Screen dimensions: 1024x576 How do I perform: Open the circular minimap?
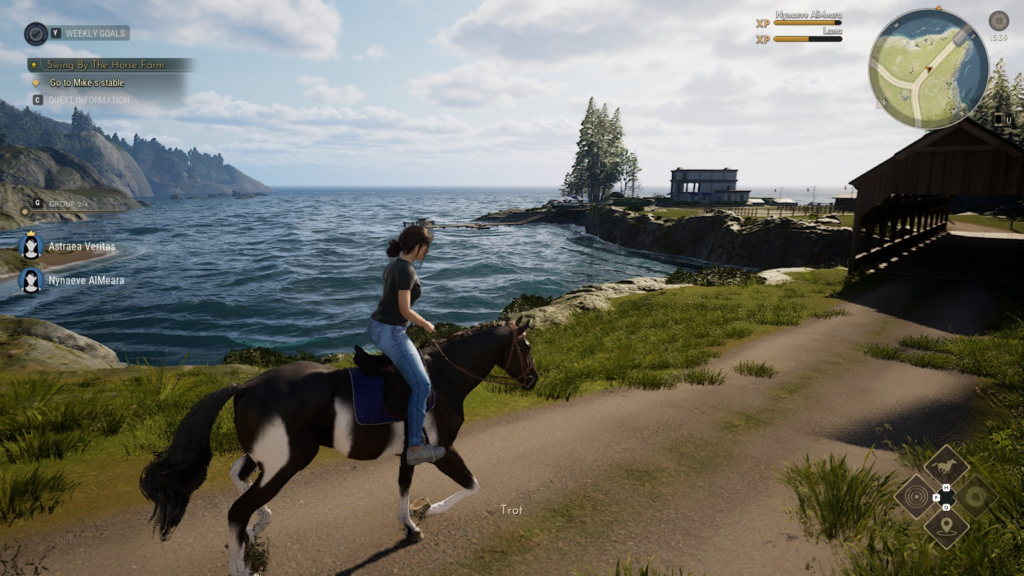point(928,69)
